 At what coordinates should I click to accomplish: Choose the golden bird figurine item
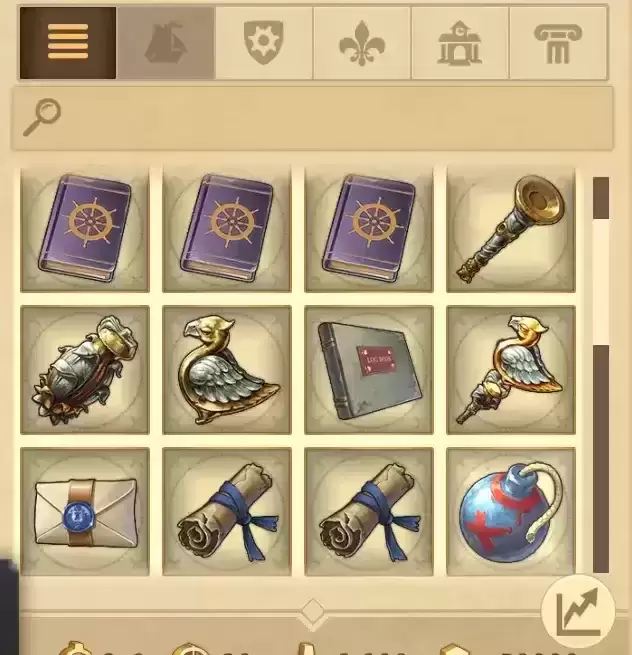click(x=226, y=370)
